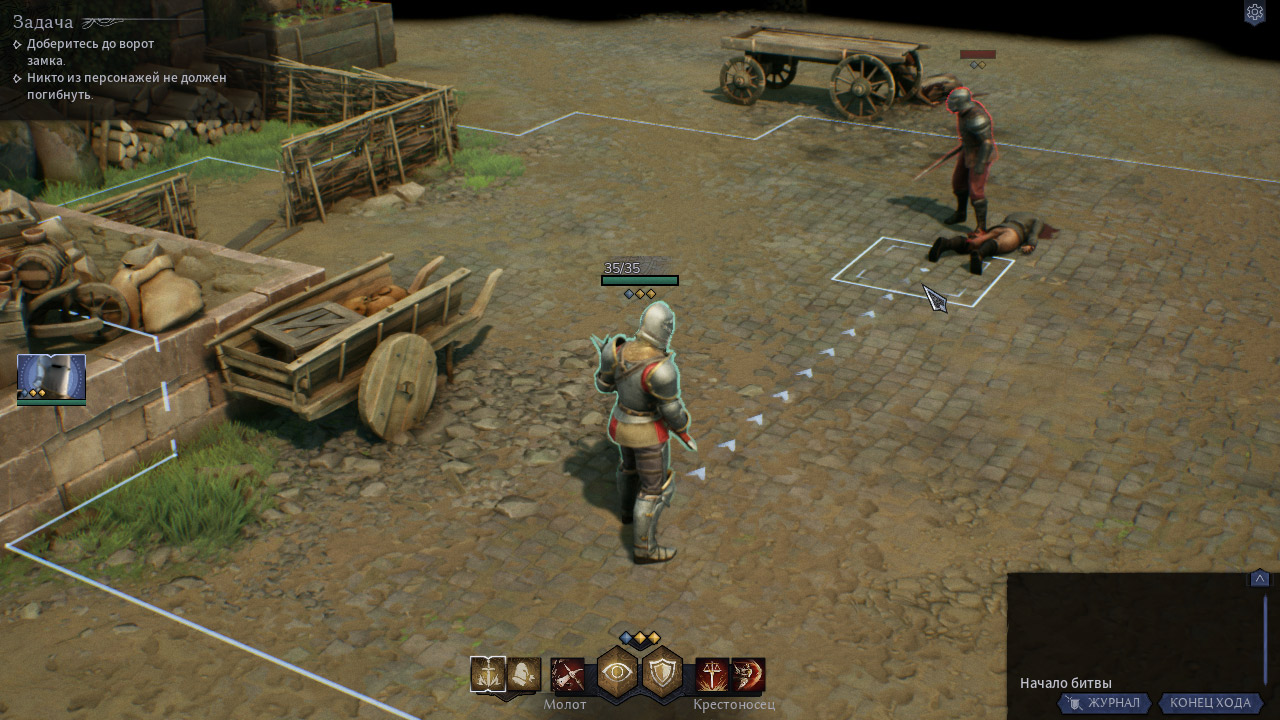This screenshot has height=720, width=1280.
Task: Activate the shield defense hexagon
Action: coord(662,672)
